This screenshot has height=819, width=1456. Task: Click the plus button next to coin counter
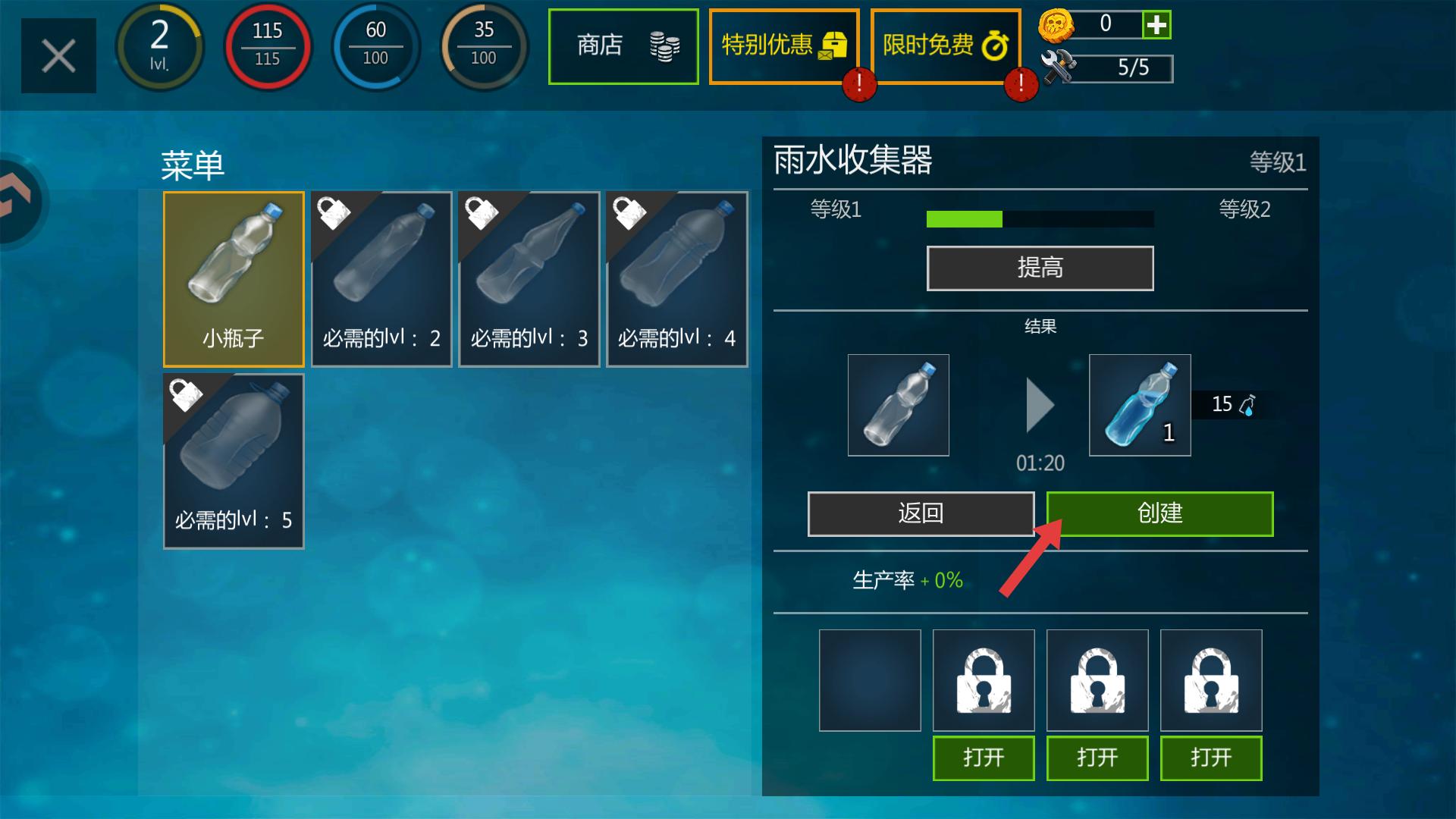click(1156, 25)
